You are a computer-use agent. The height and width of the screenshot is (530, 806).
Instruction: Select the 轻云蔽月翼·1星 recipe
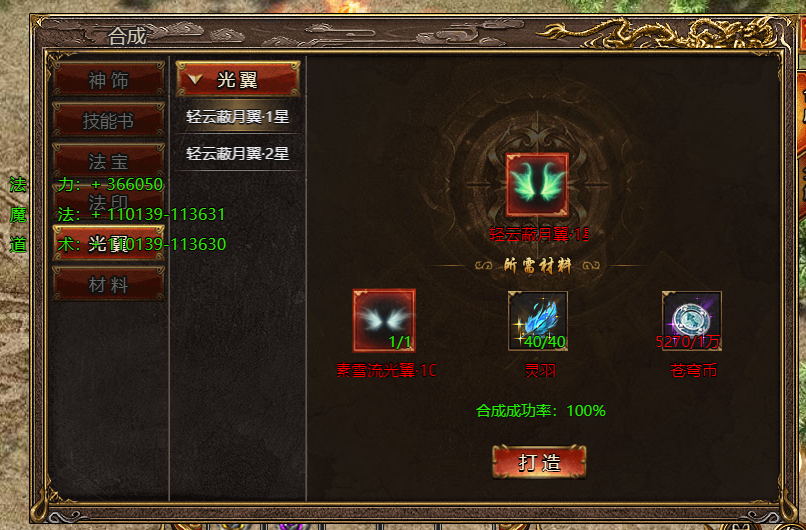(x=238, y=116)
